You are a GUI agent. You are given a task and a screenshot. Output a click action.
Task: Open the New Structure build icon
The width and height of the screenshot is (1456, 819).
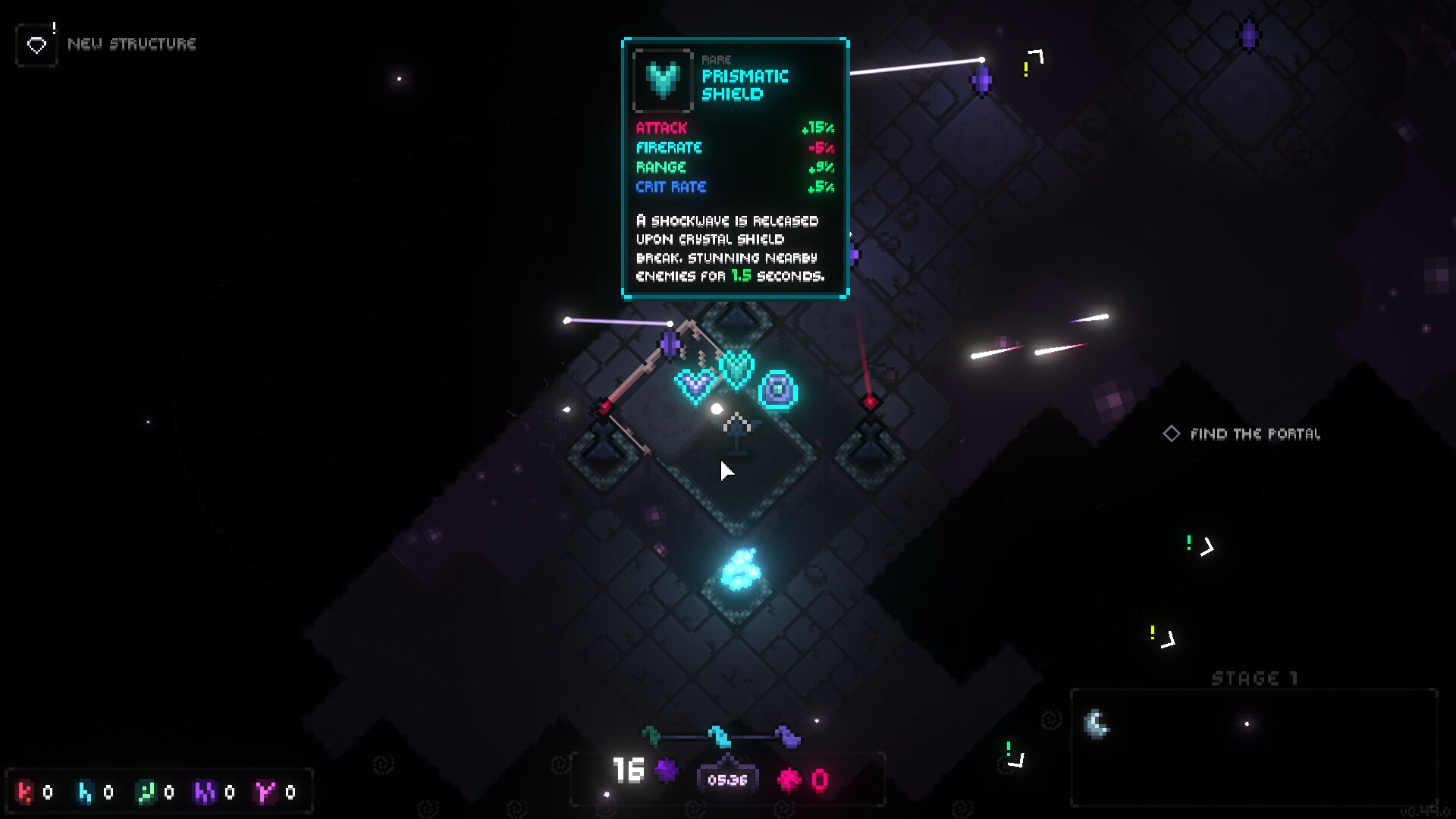pyautogui.click(x=36, y=45)
